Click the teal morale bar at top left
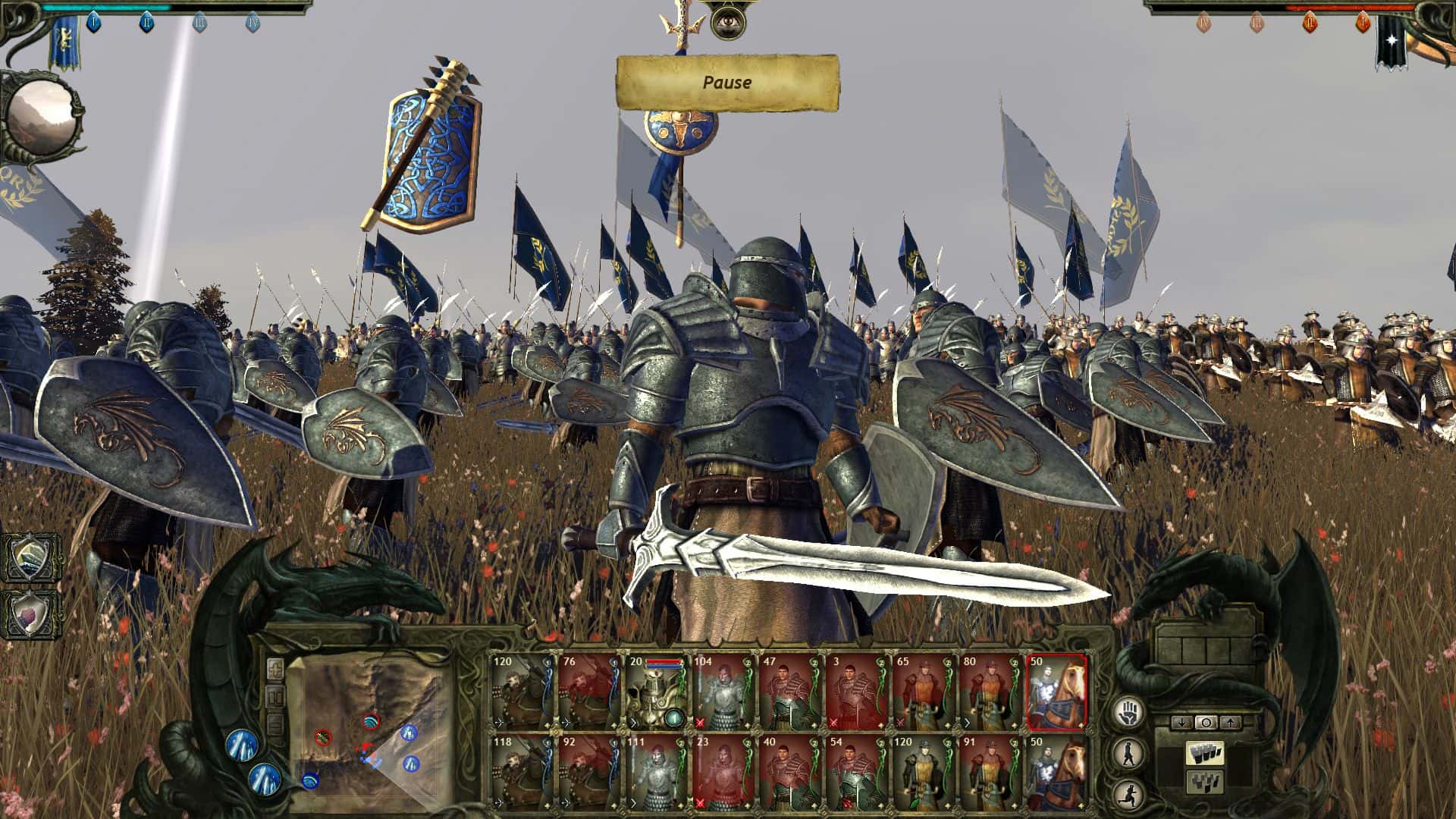Screen dimensions: 1456x819 point(106,7)
